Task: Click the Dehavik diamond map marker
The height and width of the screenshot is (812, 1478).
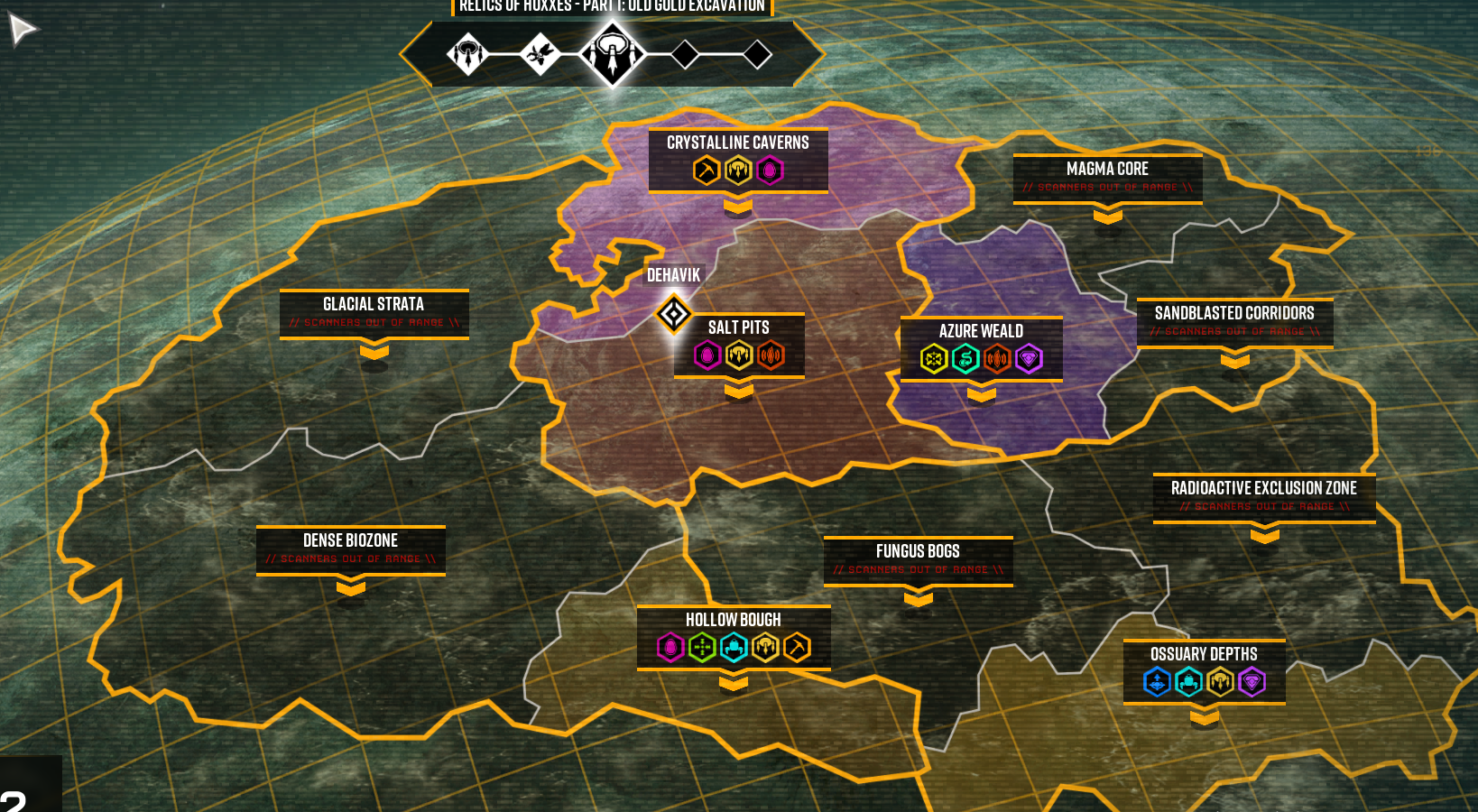Action: pos(673,314)
